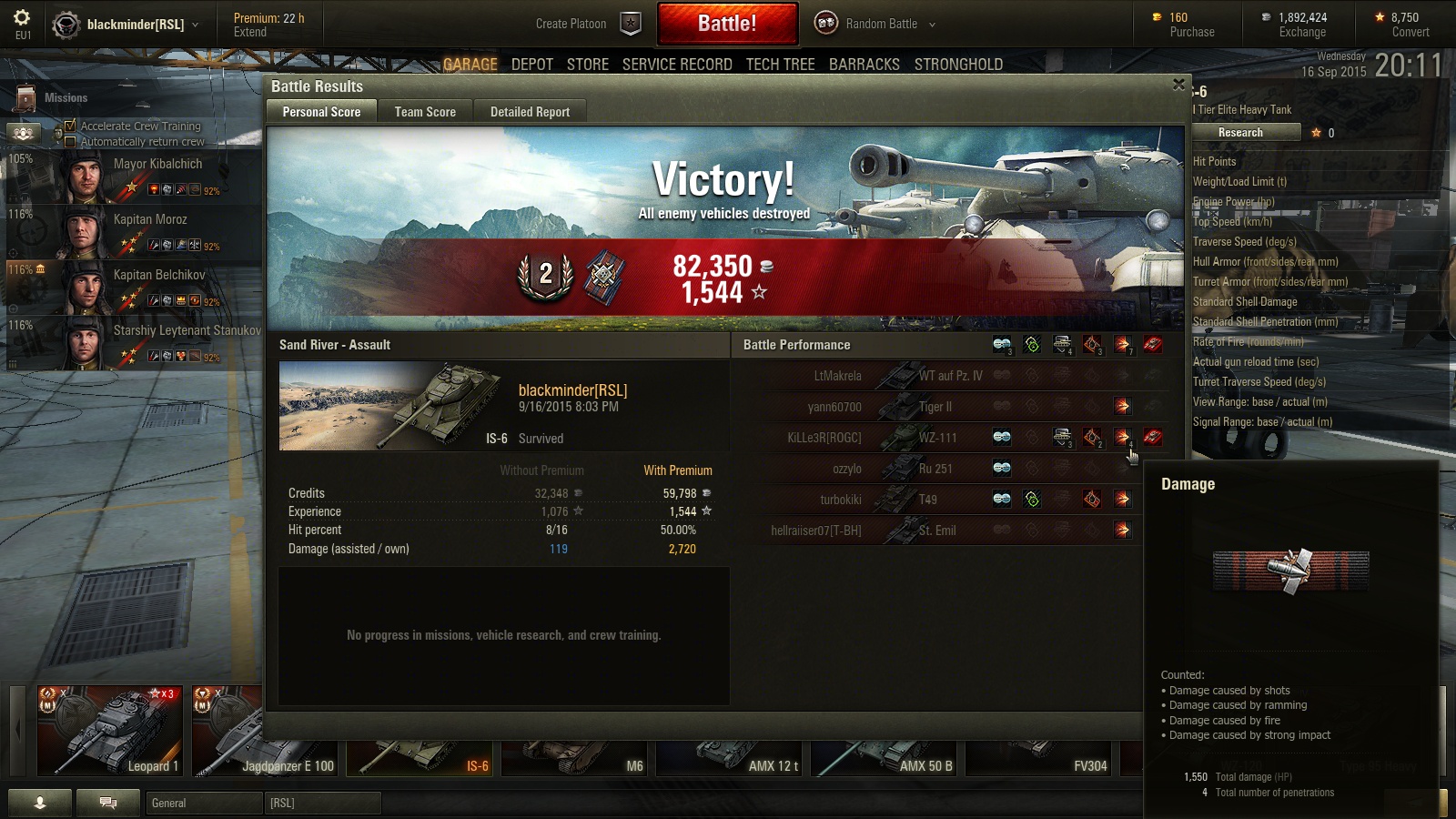Open the Barracks
Viewport: 1456px width, 819px height.
864,65
